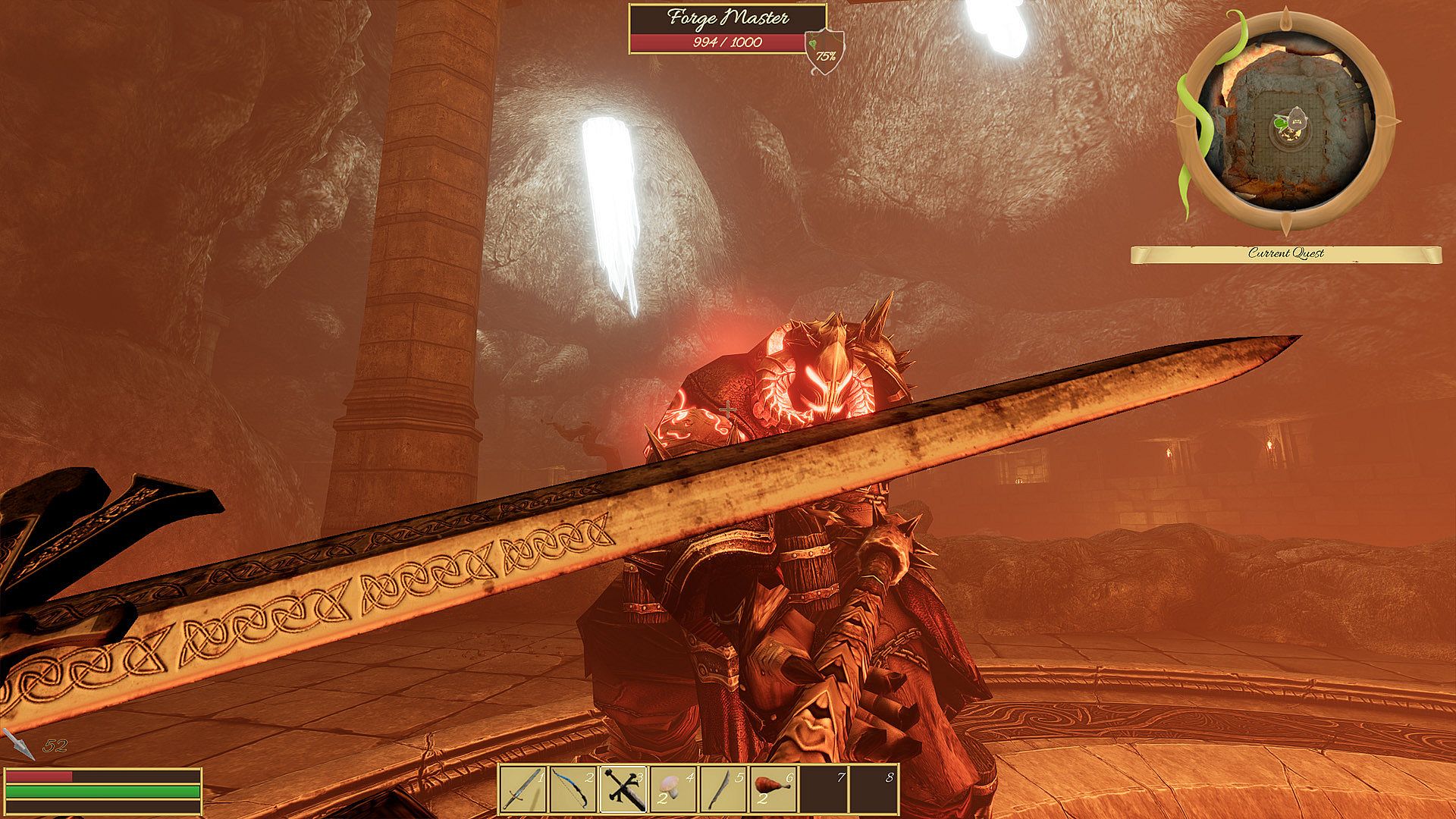Screen dimensions: 1456x819
Task: Select the curved blade in slot 5
Action: 723,789
